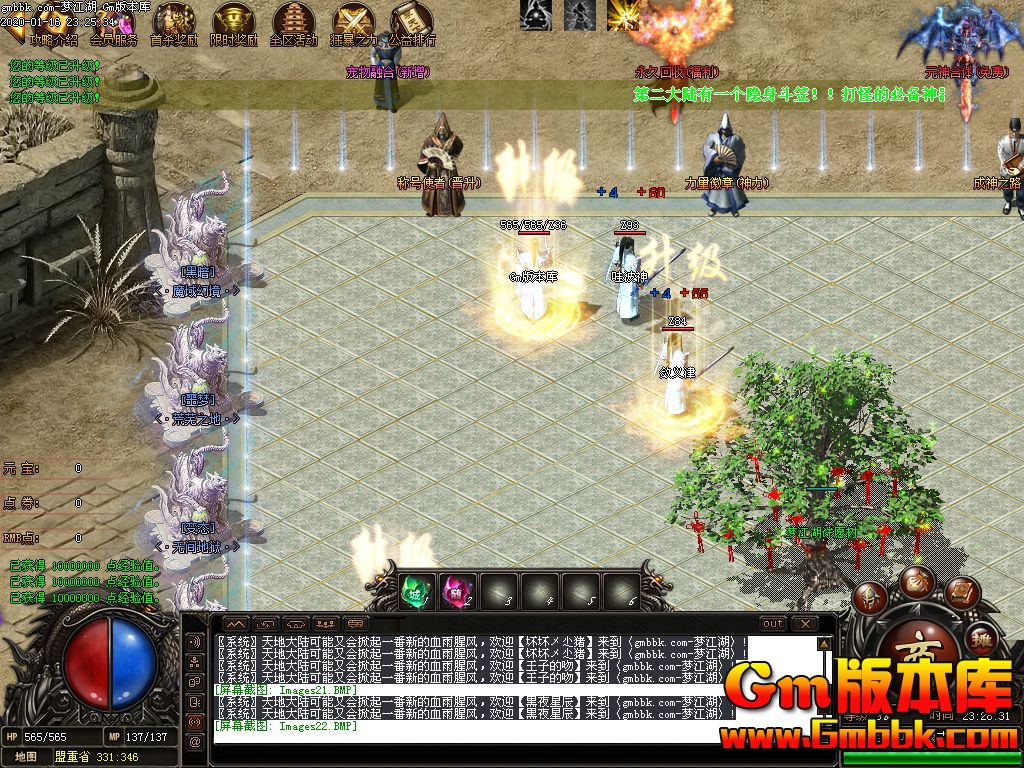Click the large red 商 shop orb
The height and width of the screenshot is (768, 1024).
click(x=918, y=652)
